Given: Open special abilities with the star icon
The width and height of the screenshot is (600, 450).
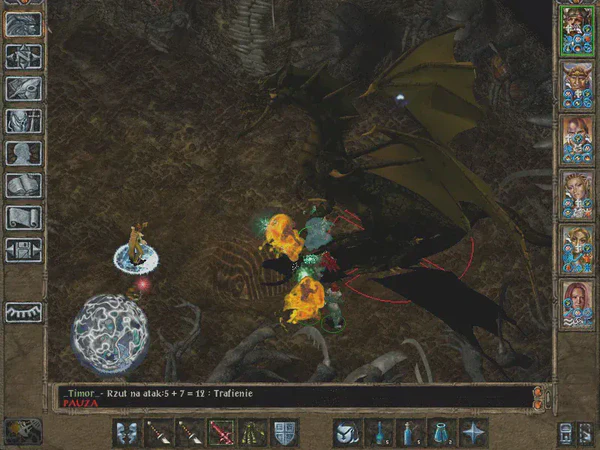Looking at the screenshot, I should click(x=473, y=432).
